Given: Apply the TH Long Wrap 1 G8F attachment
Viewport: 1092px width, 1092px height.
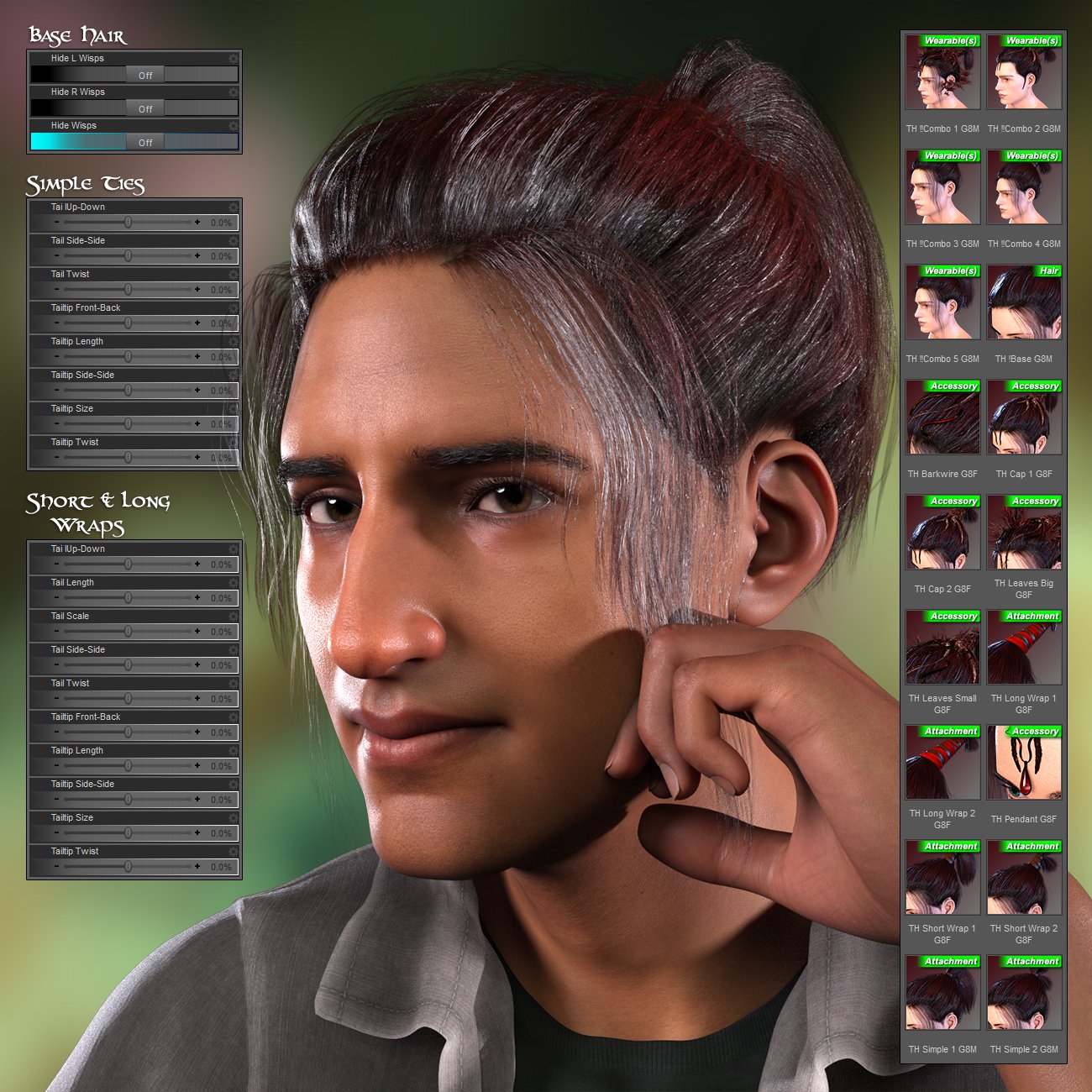Looking at the screenshot, I should tap(1024, 648).
